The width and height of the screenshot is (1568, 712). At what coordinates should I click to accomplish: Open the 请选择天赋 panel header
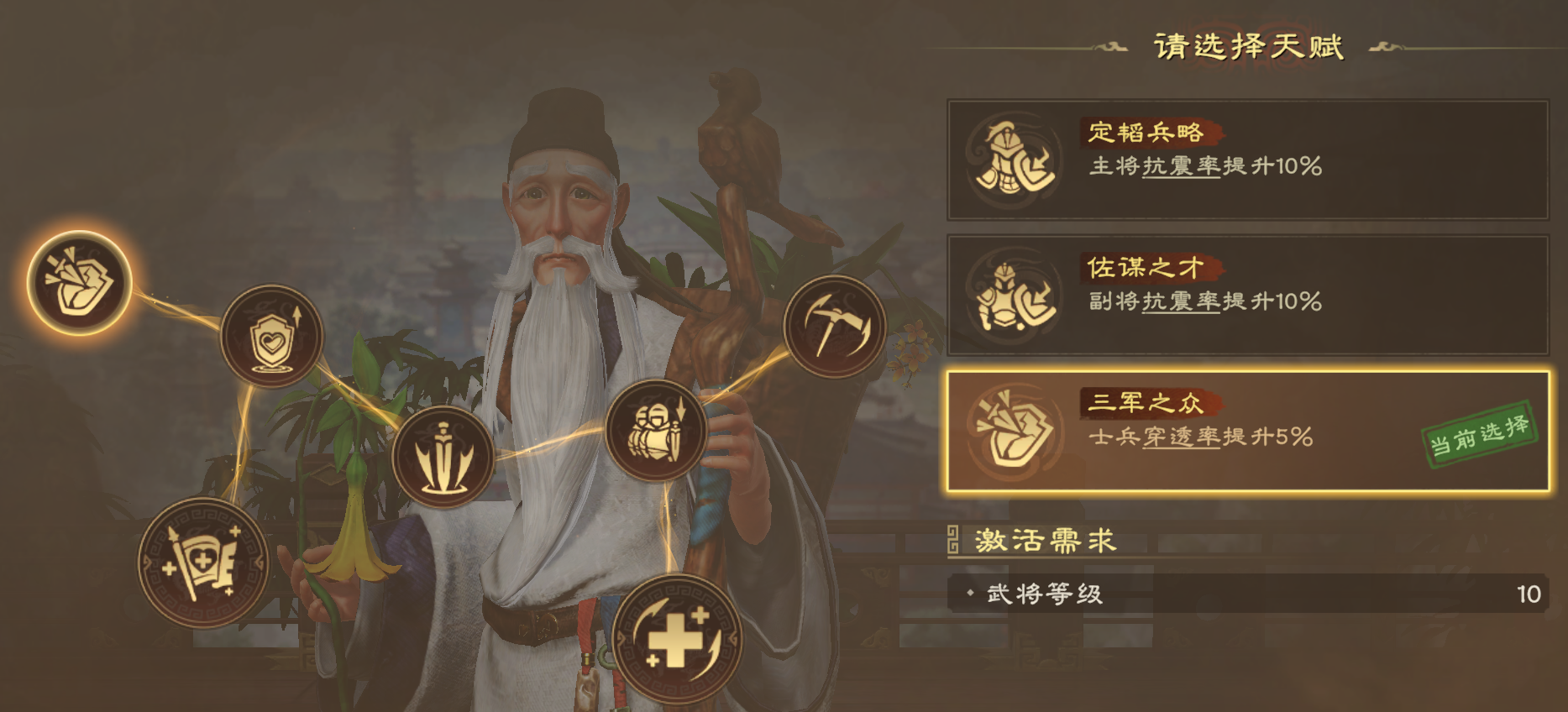(1253, 48)
